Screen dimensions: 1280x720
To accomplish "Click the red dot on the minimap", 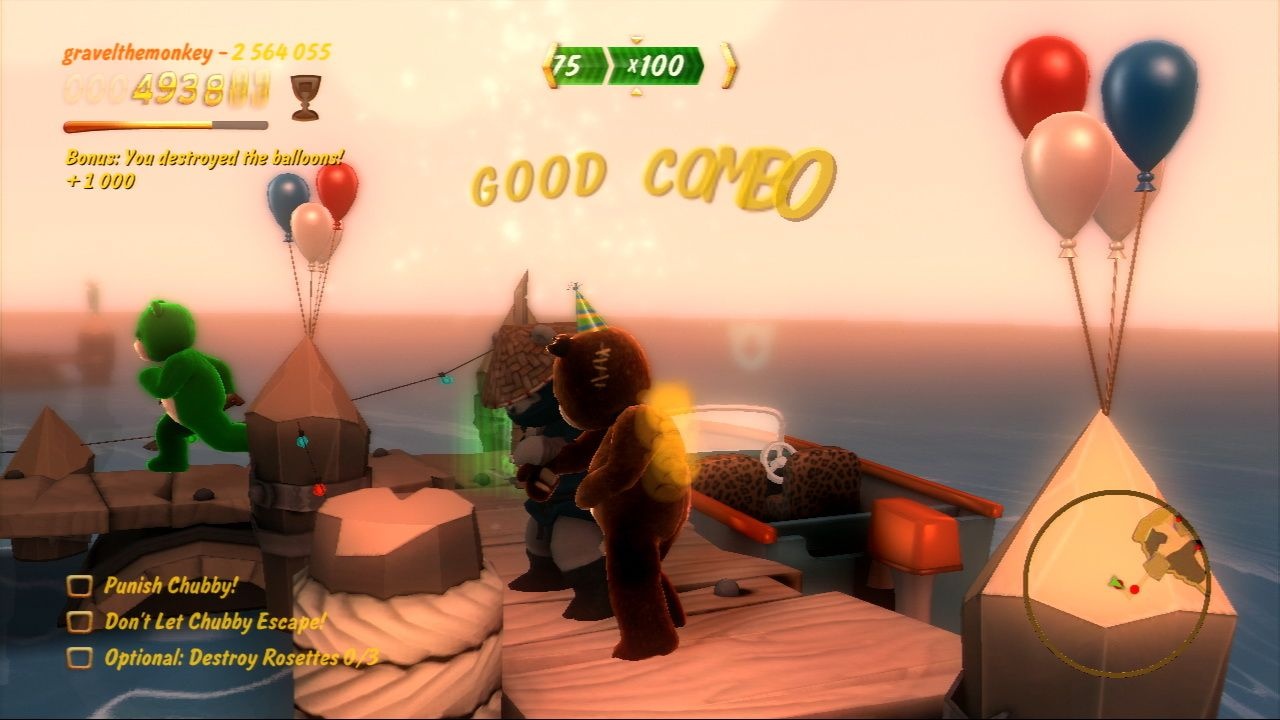I will (1134, 590).
